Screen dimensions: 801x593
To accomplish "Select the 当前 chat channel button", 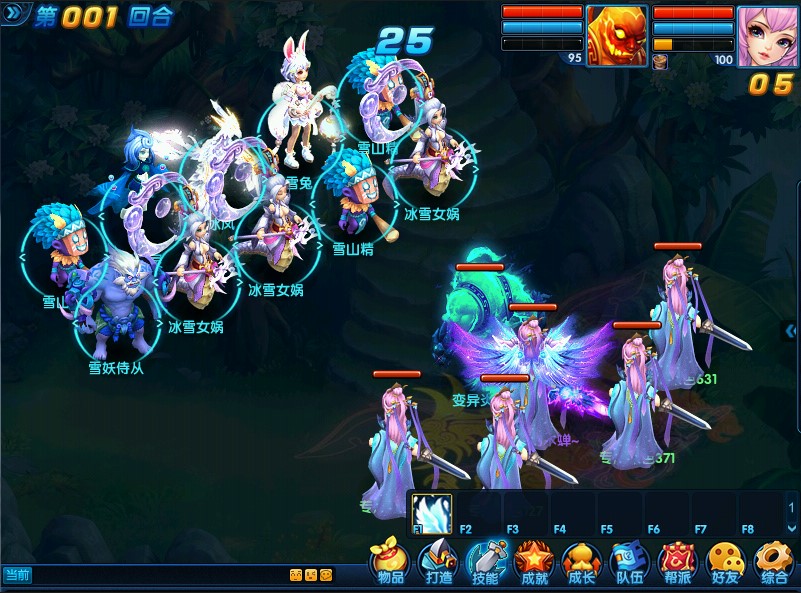I will 18,575.
